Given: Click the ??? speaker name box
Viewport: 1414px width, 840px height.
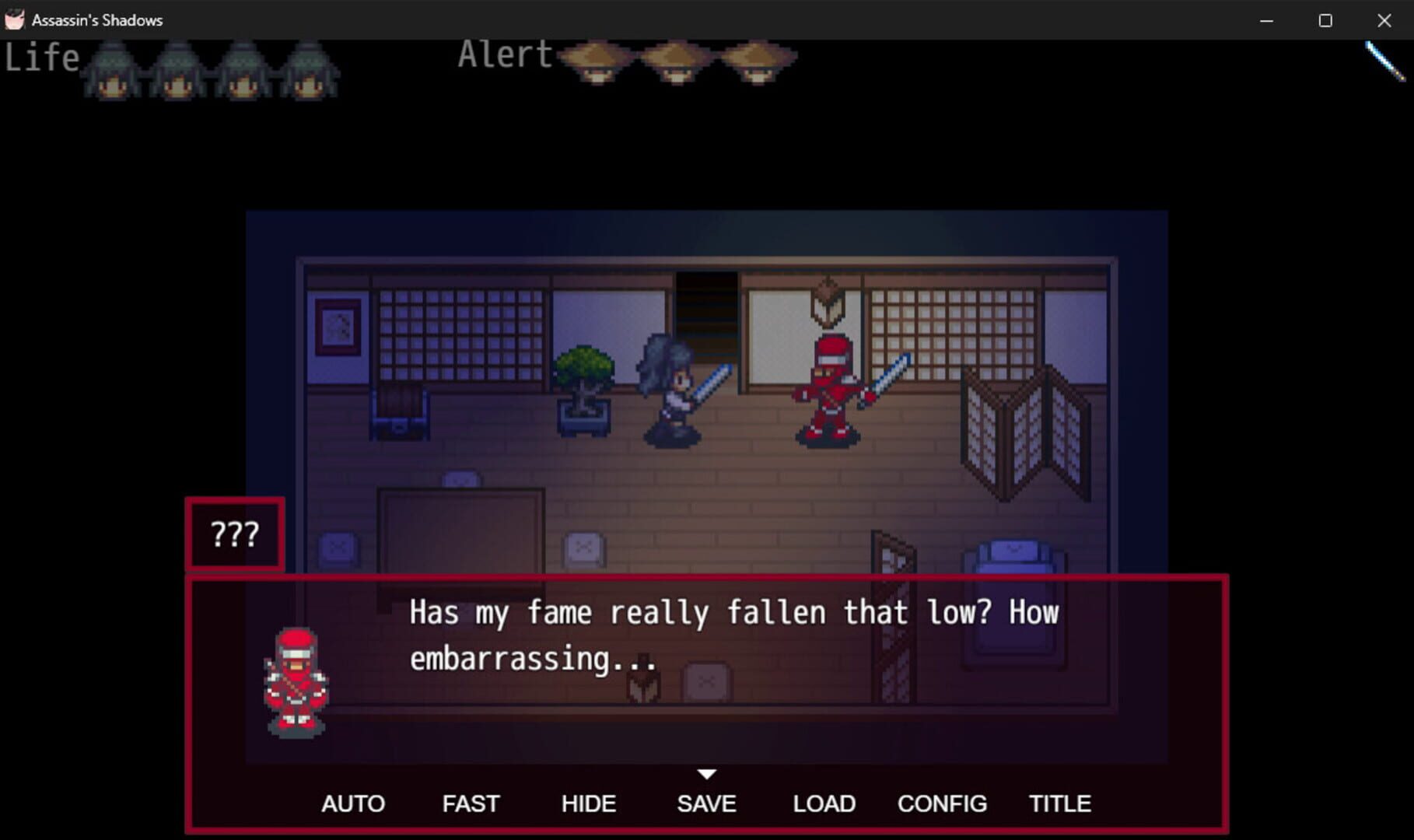Looking at the screenshot, I should point(234,534).
